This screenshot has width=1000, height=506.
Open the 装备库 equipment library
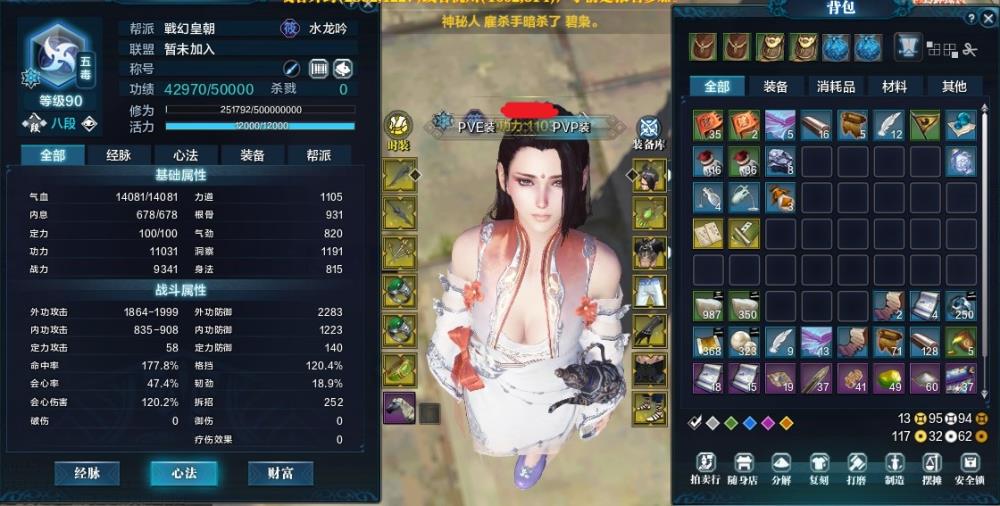[x=650, y=133]
